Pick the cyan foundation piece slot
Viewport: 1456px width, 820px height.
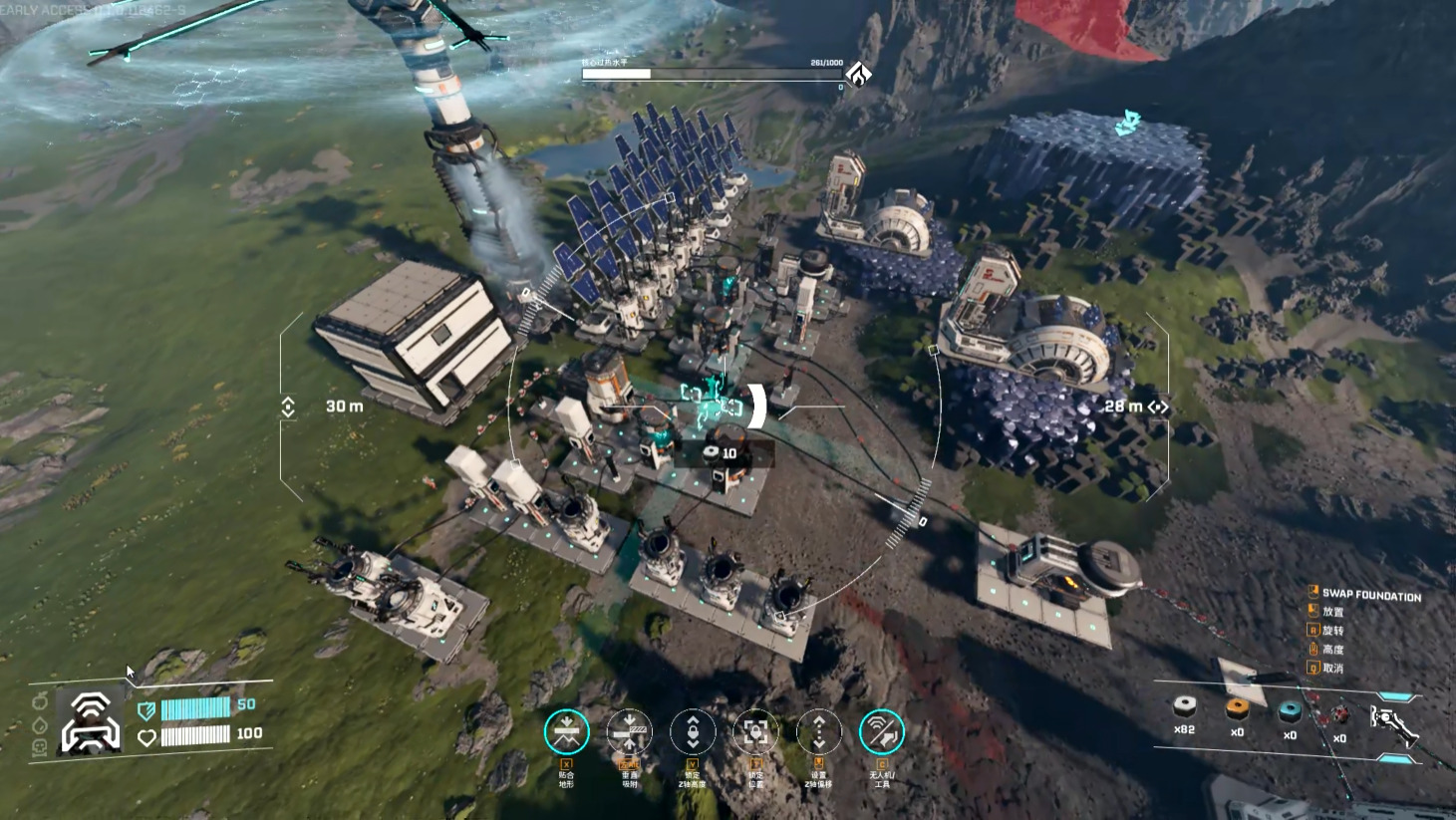[x=1290, y=711]
